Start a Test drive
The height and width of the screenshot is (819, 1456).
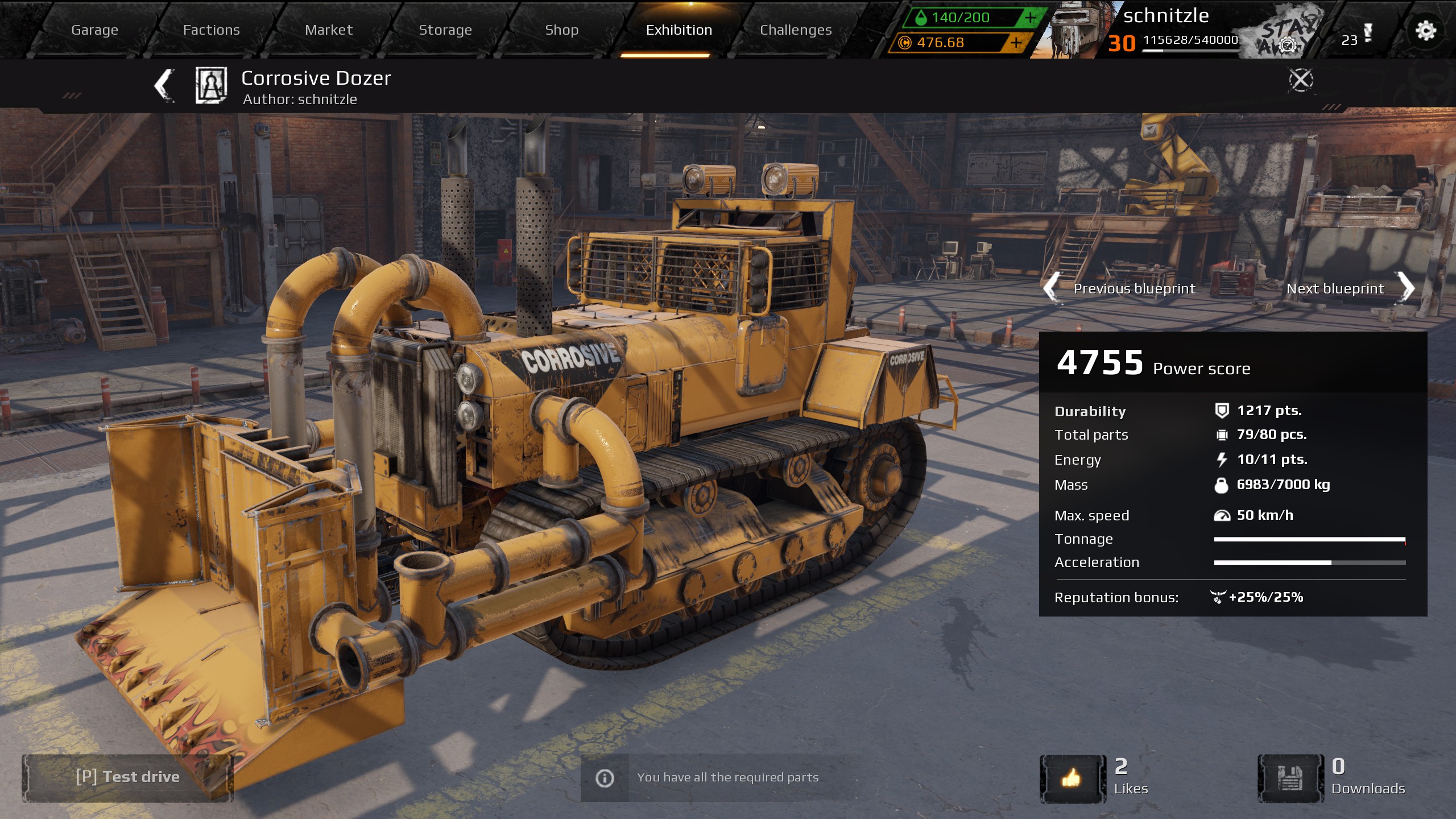point(128,777)
